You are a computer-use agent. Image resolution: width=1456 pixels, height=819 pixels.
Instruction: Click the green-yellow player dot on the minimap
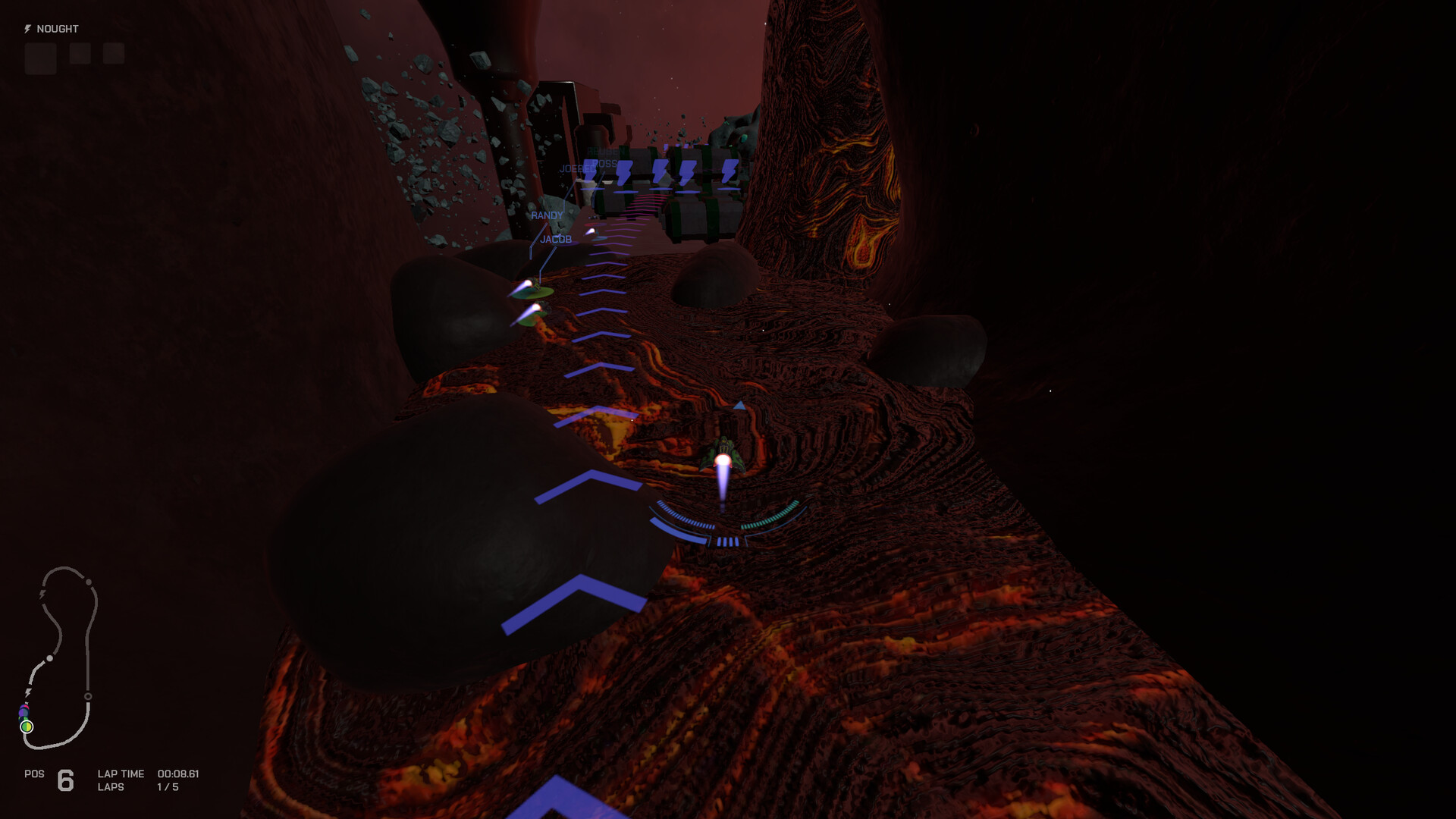[x=27, y=726]
